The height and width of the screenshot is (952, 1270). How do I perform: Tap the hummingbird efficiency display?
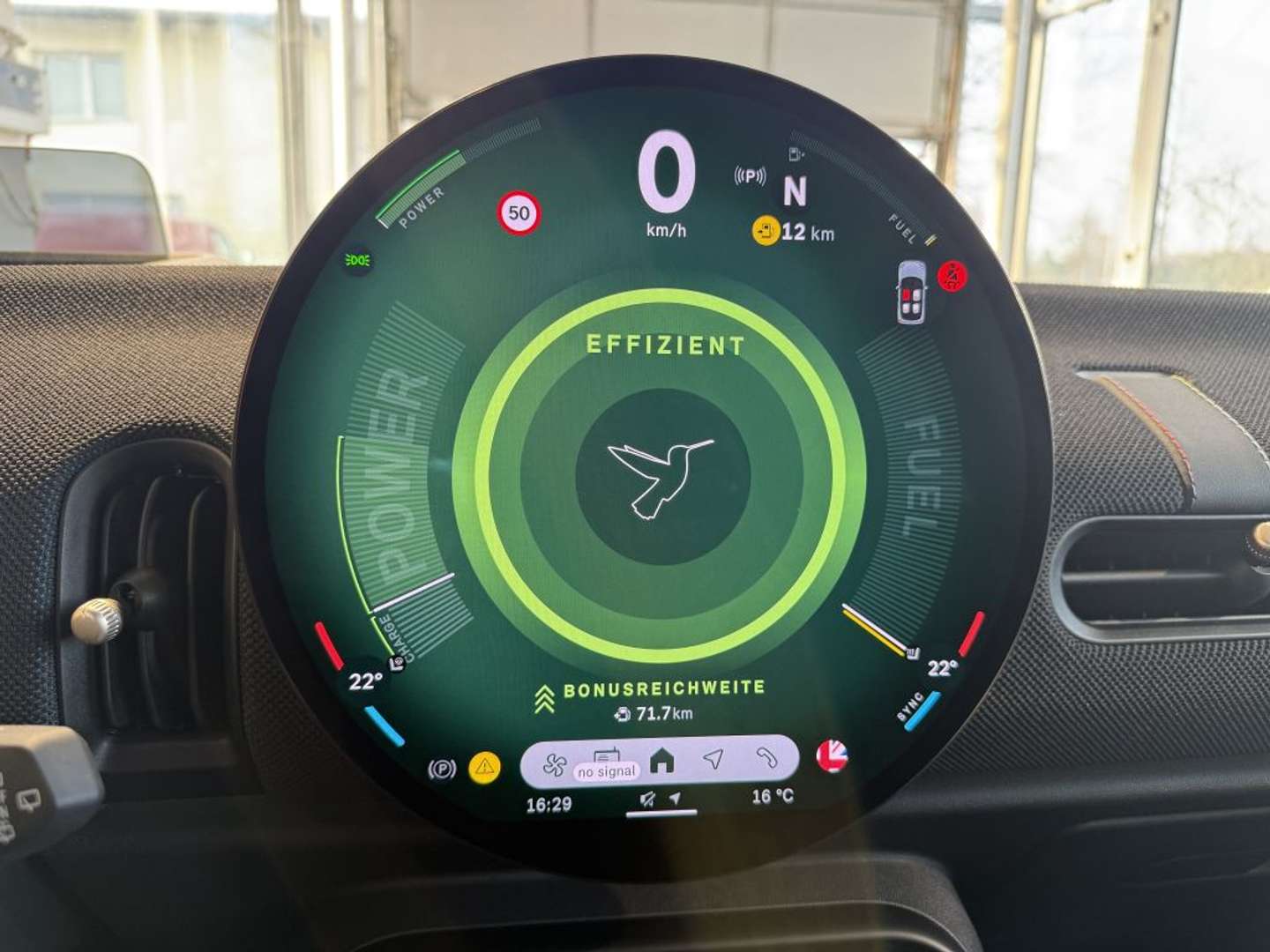(x=661, y=477)
